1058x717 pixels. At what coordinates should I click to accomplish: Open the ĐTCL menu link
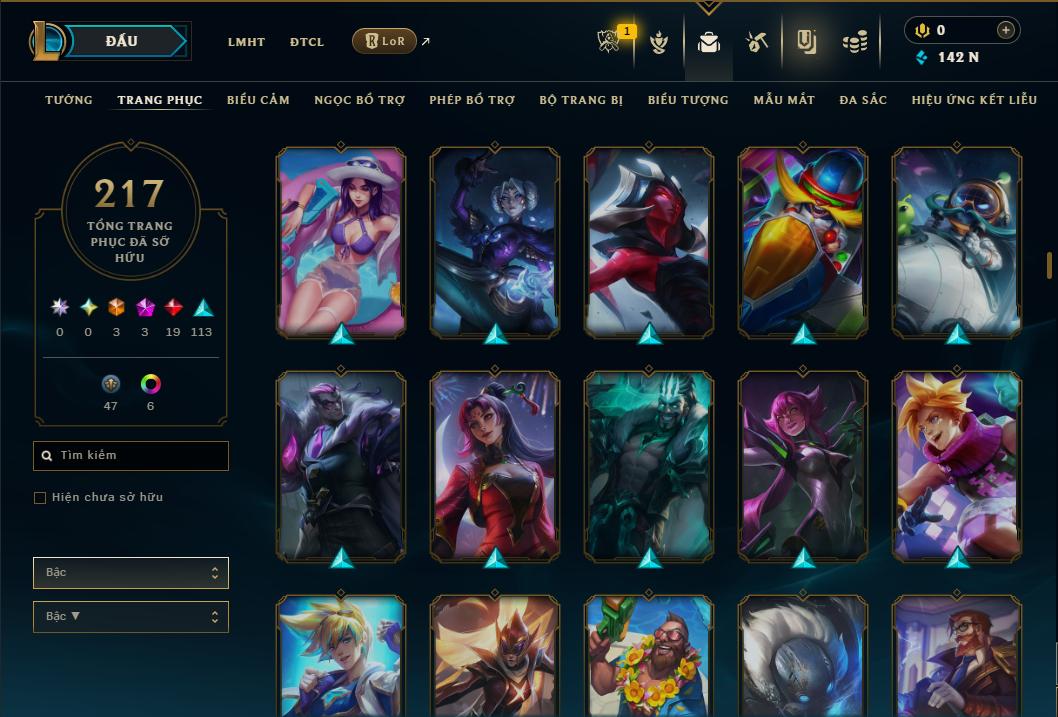click(307, 42)
